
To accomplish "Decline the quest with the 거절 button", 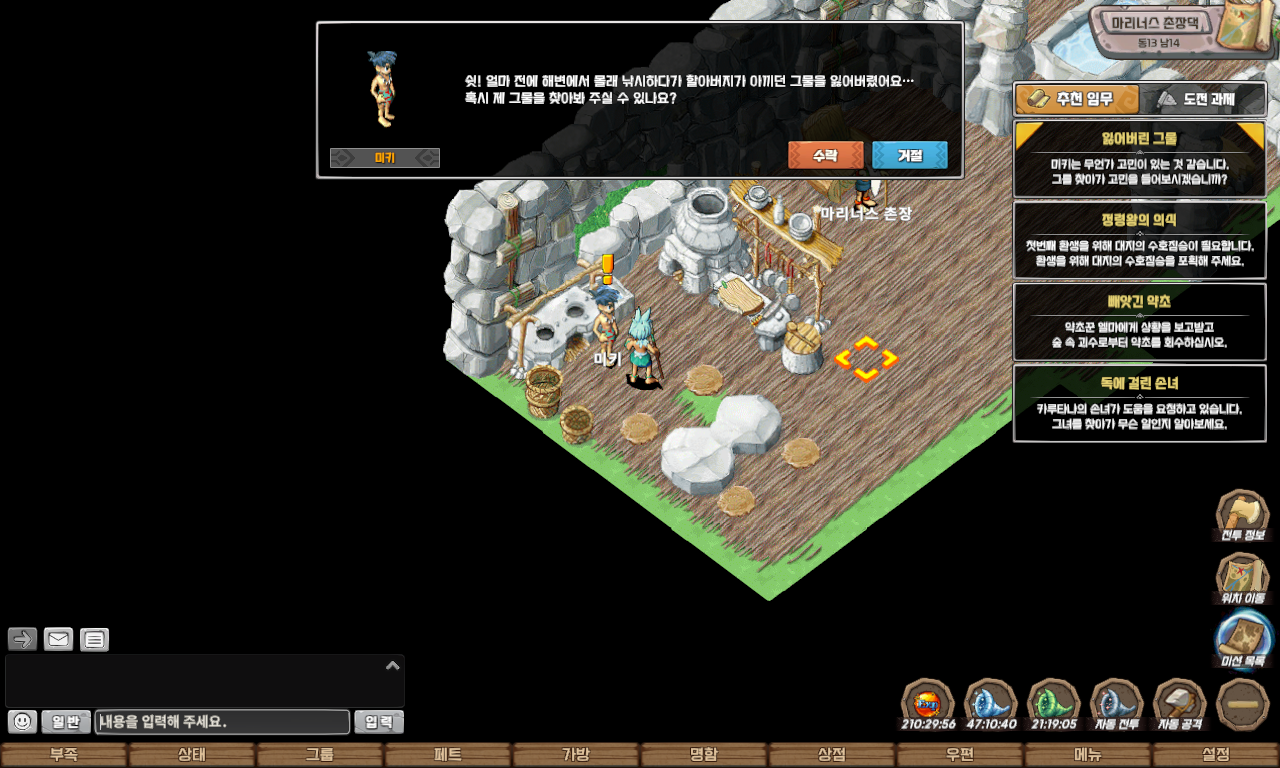I will pos(909,155).
